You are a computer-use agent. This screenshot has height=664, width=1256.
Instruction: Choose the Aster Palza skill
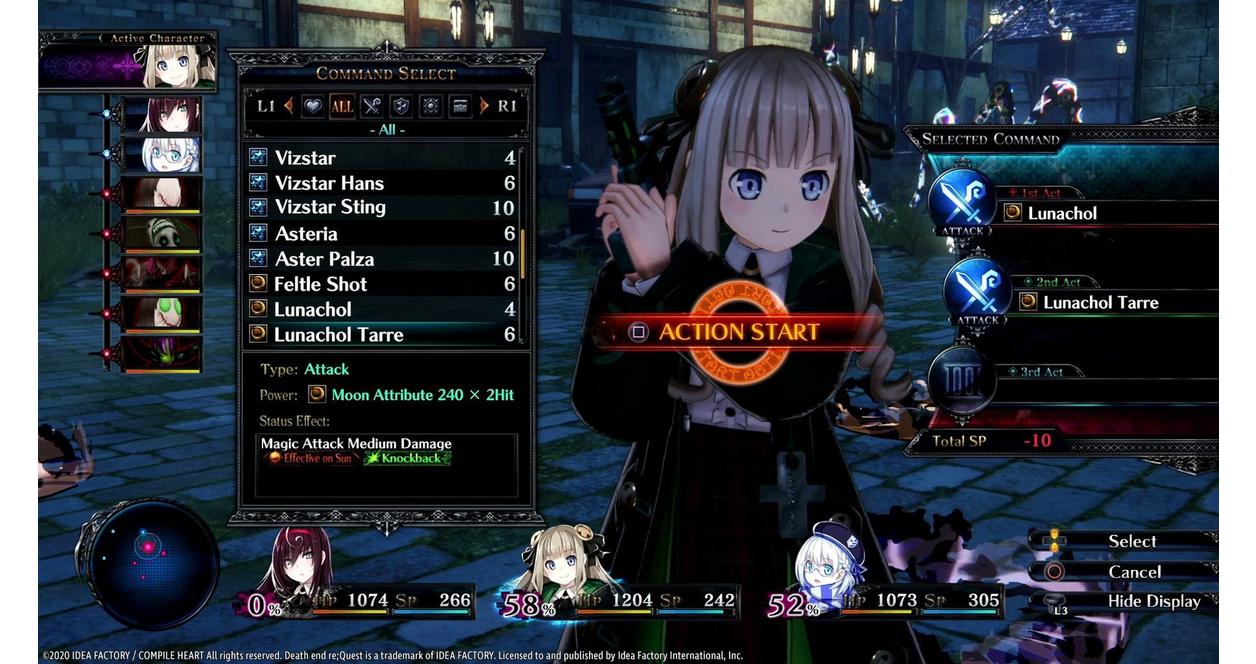coord(381,259)
